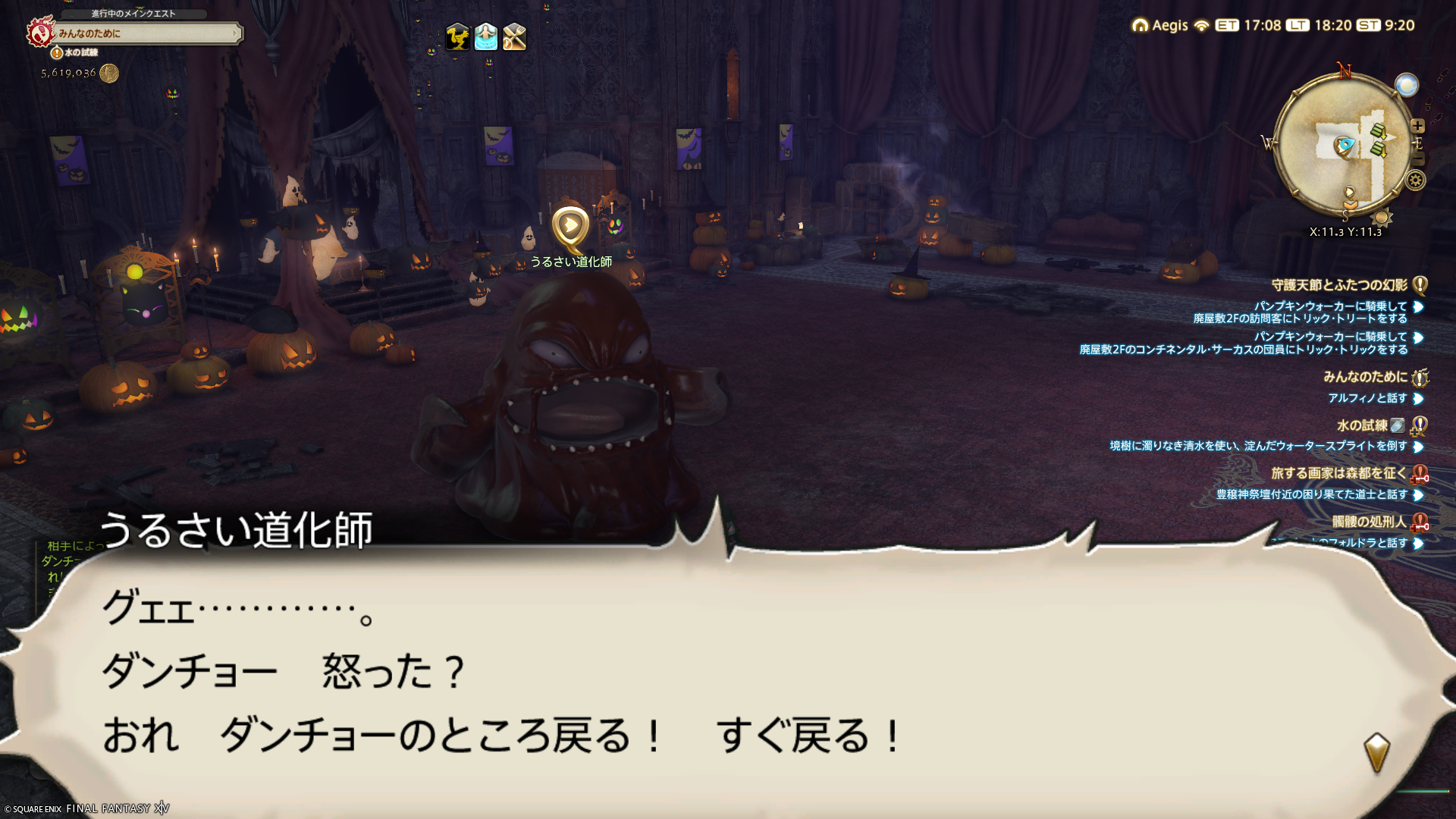The height and width of the screenshot is (819, 1456).
Task: Click the objective アルフィノと話す in duty list
Action: [x=1367, y=398]
